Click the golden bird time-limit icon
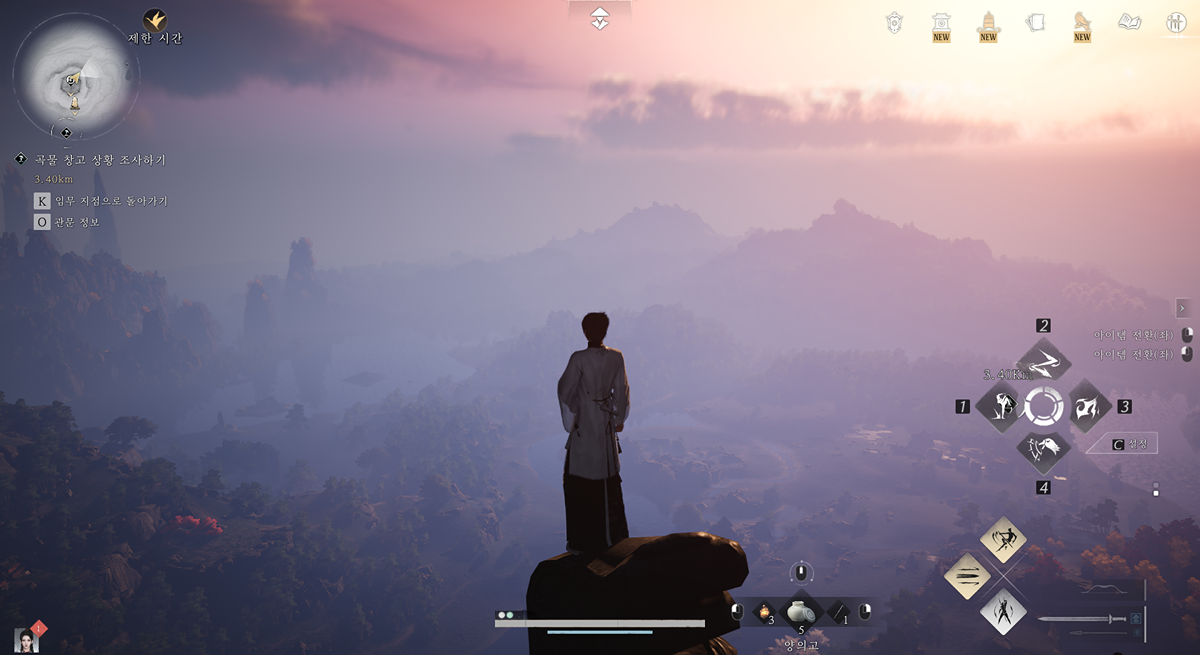 point(154,20)
